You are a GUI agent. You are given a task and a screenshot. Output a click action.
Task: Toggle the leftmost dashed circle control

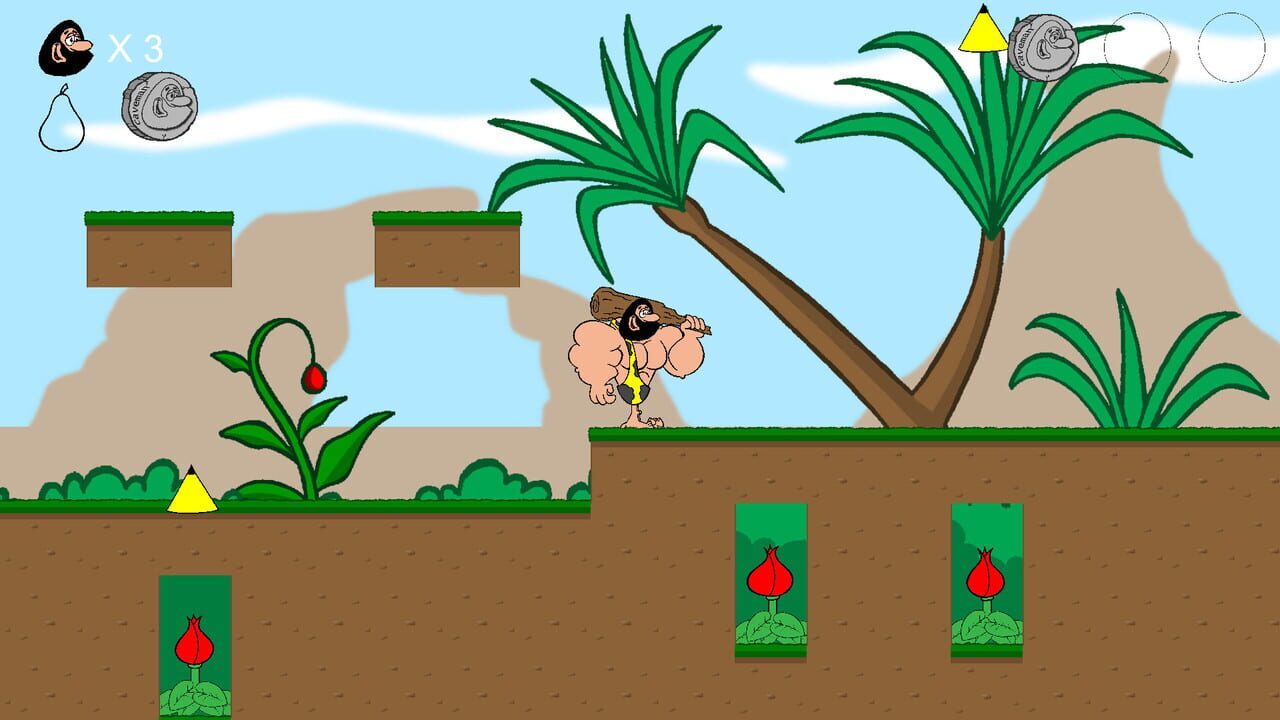point(1140,45)
